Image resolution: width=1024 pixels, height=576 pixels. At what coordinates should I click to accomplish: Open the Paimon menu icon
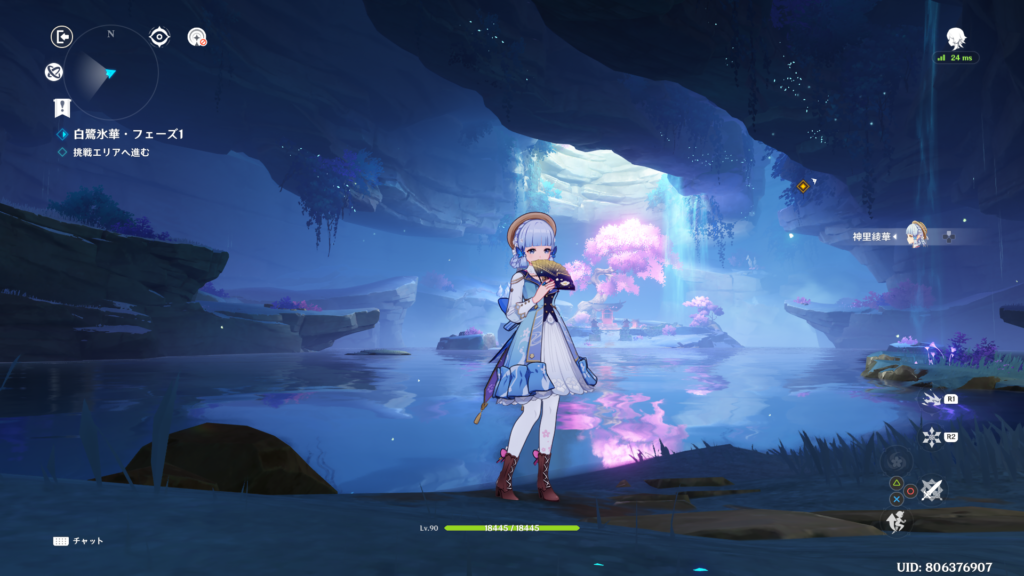(x=957, y=38)
